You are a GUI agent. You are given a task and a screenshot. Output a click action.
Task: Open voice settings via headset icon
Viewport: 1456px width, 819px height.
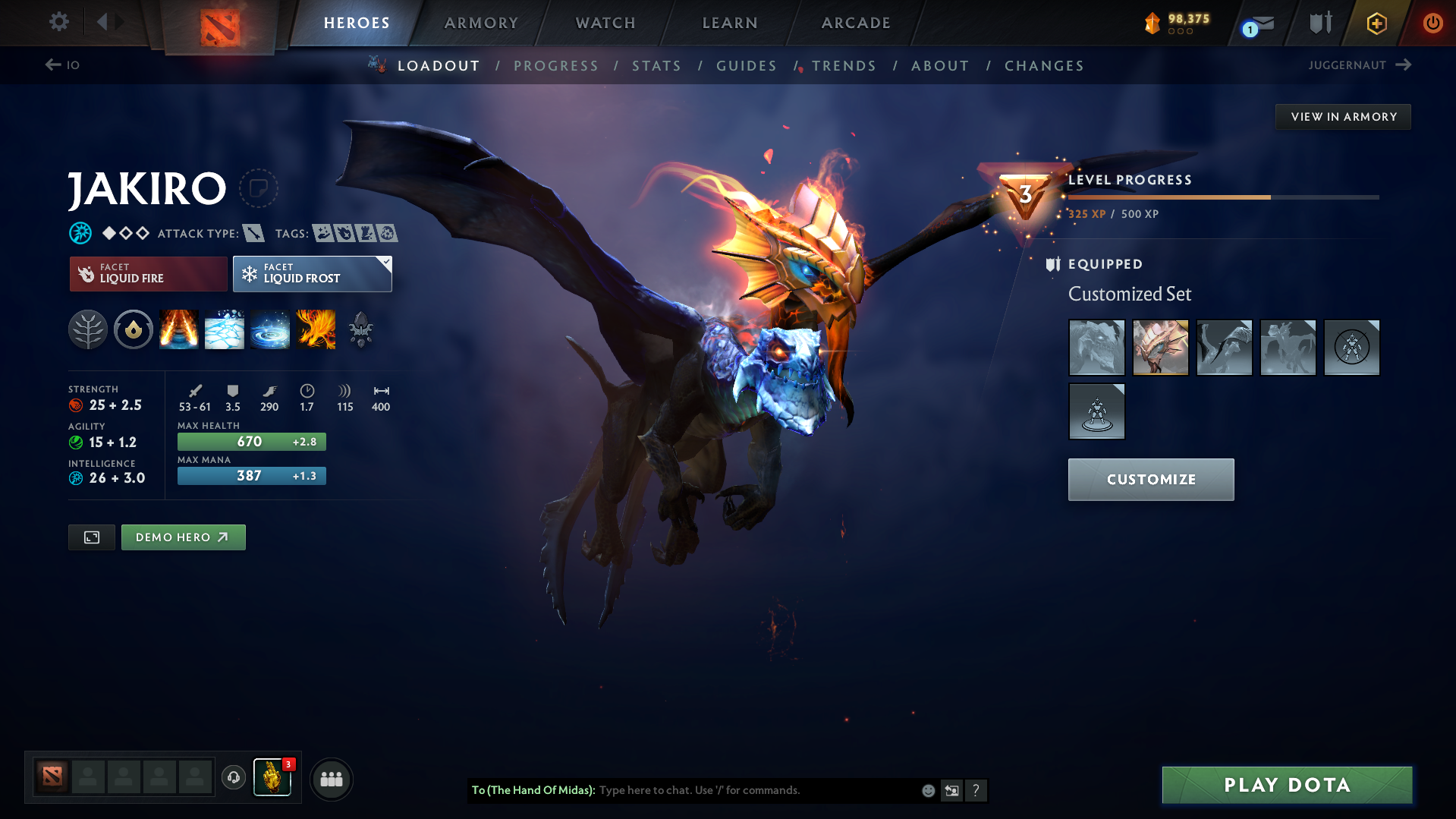point(233,778)
